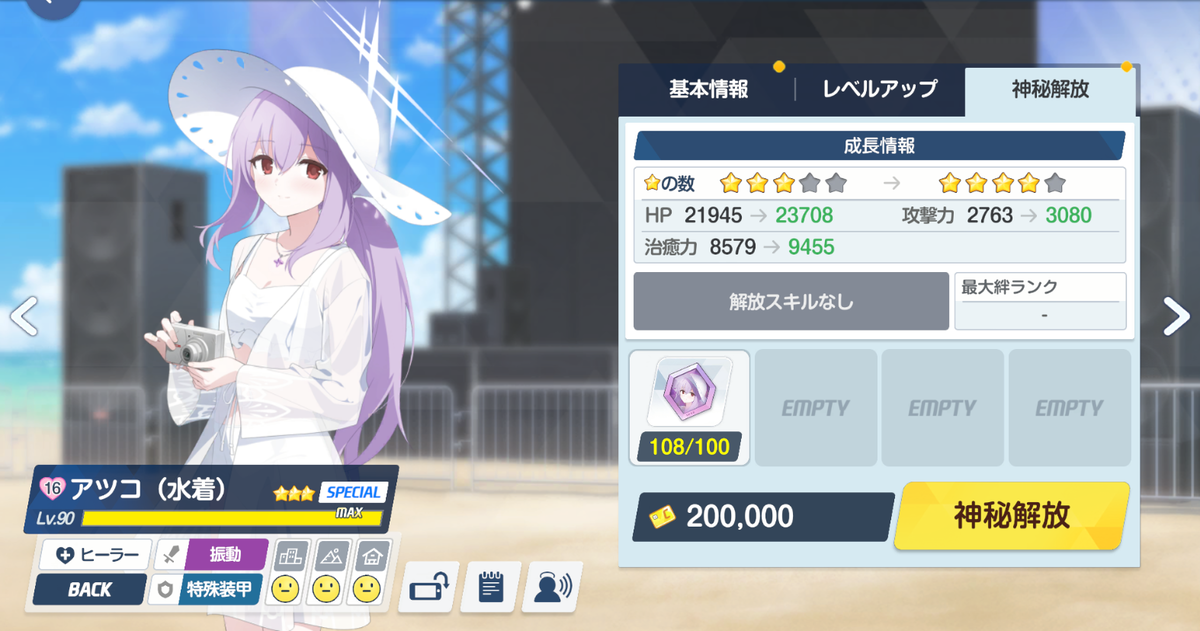This screenshot has width=1200, height=631.
Task: Open the ヒーラー role info
Action: coord(95,554)
